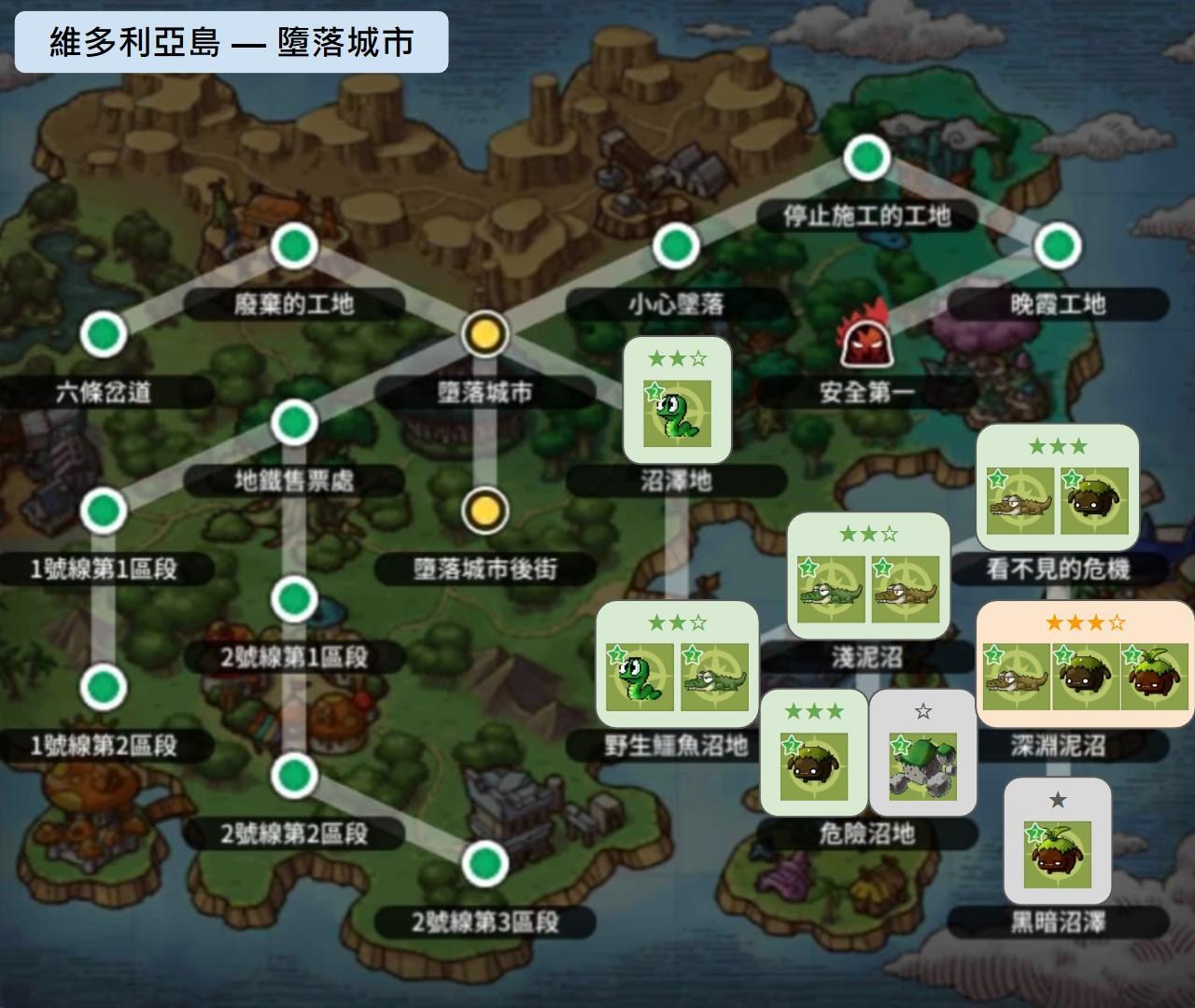
Task: Select the 停止施工的工地 stage node
Action: click(866, 159)
